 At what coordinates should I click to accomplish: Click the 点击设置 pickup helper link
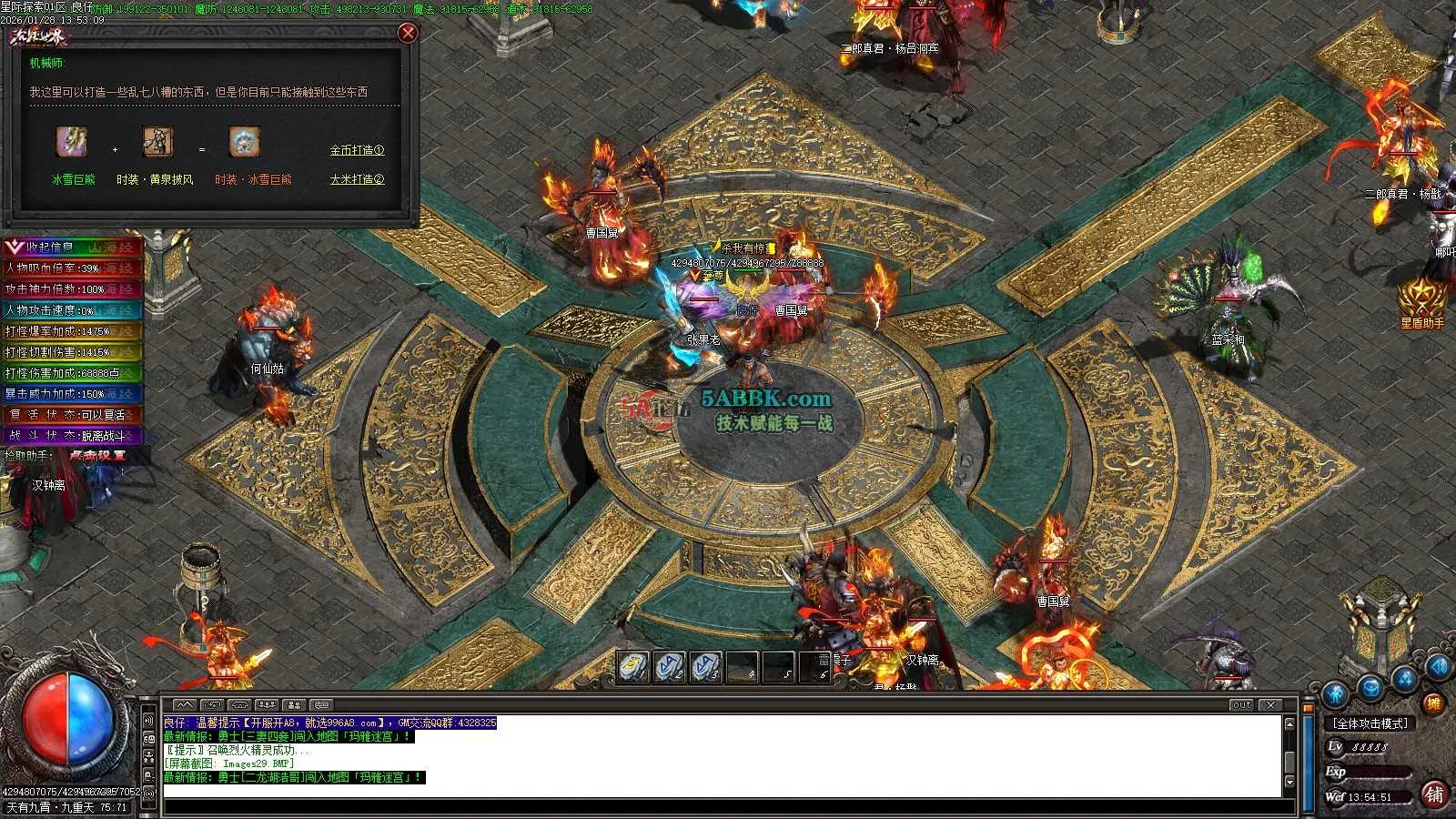click(97, 455)
